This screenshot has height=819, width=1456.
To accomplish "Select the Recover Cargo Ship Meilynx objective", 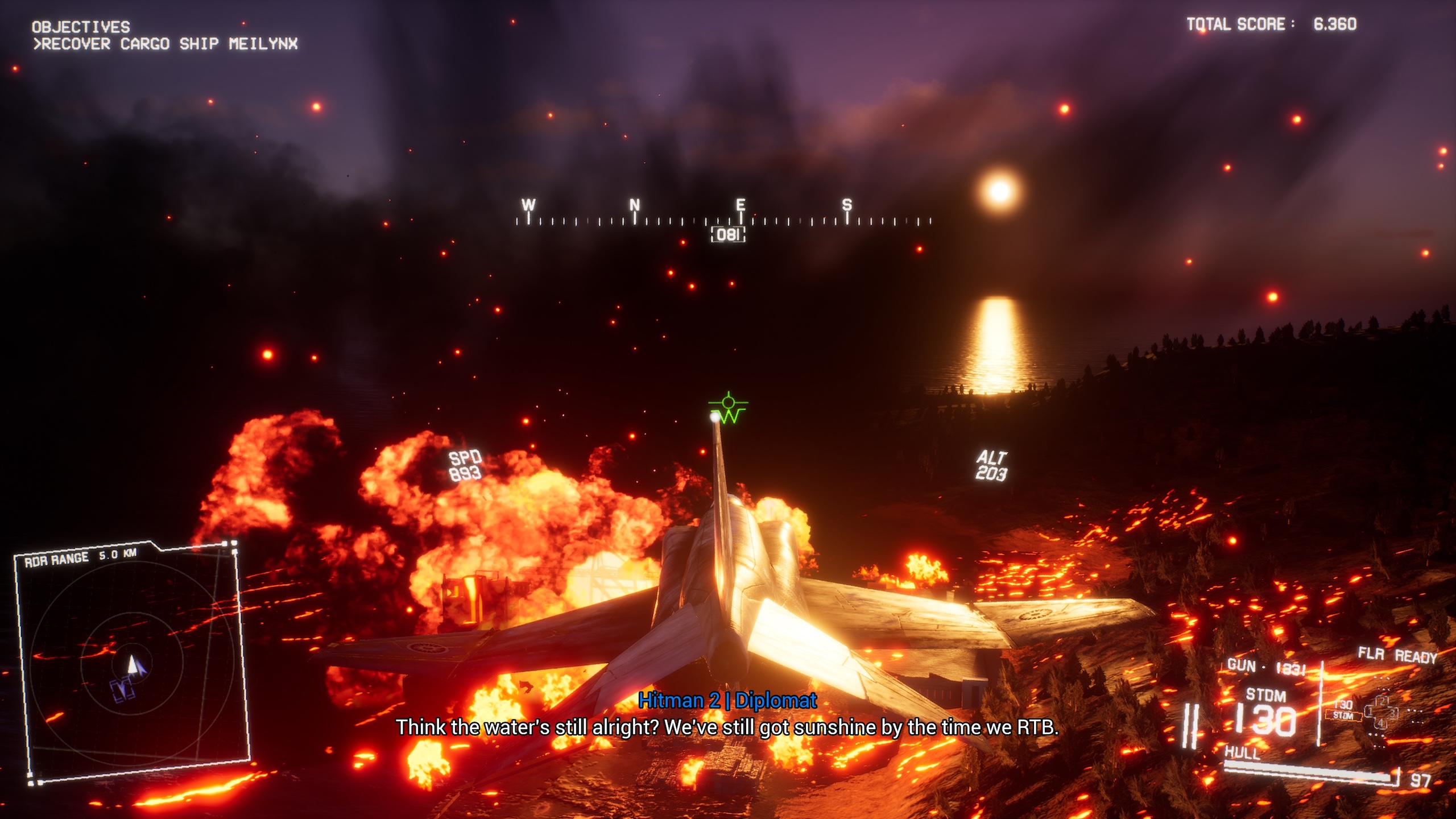I will click(x=166, y=44).
